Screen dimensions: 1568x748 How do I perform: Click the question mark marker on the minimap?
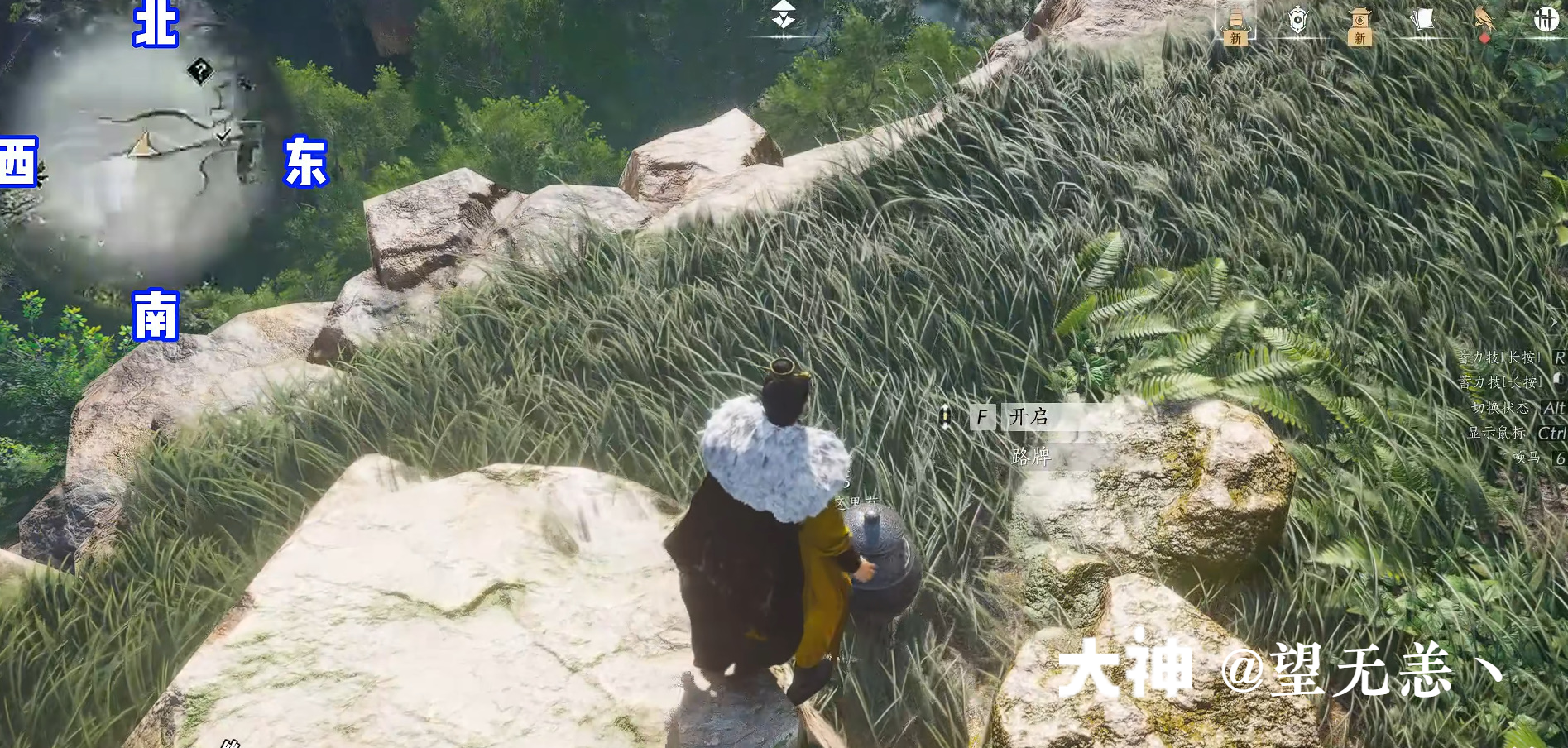point(199,72)
